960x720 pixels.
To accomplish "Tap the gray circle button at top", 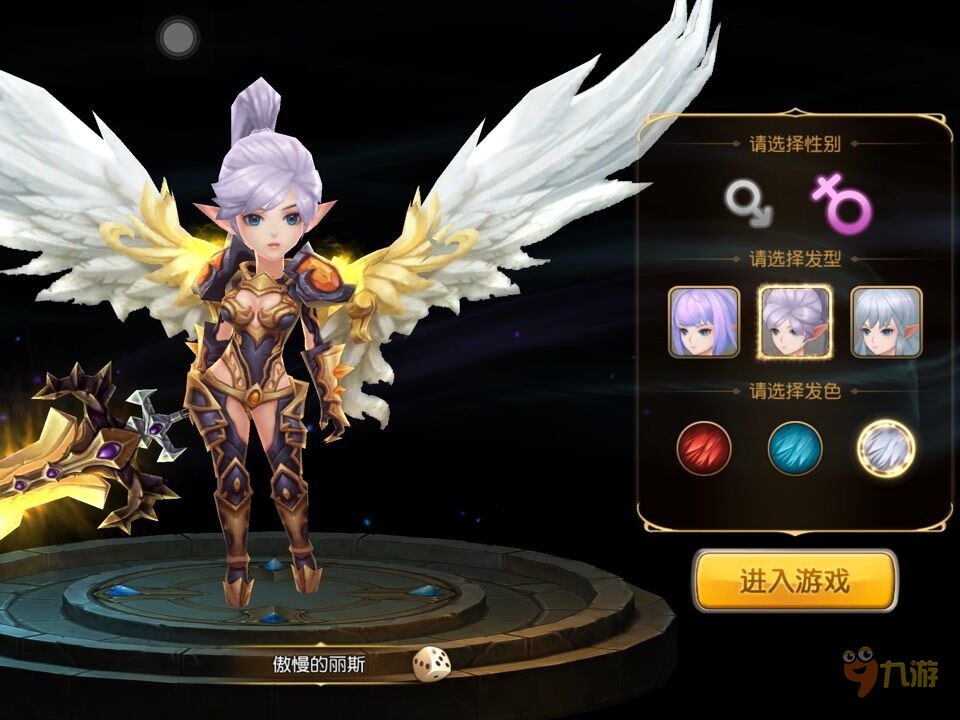I will pyautogui.click(x=178, y=38).
